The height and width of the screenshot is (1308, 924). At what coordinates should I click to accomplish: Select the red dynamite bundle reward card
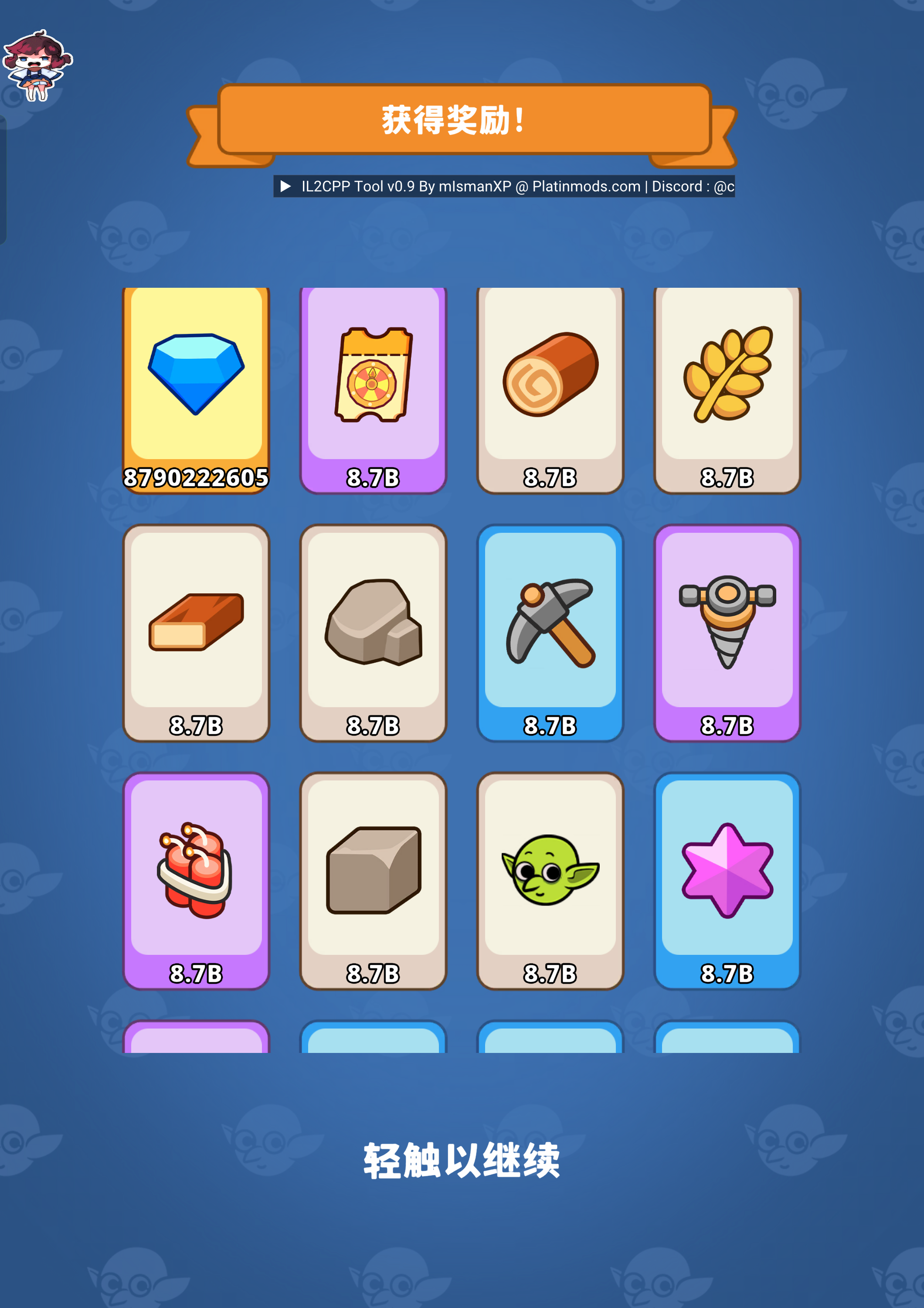coord(197,880)
